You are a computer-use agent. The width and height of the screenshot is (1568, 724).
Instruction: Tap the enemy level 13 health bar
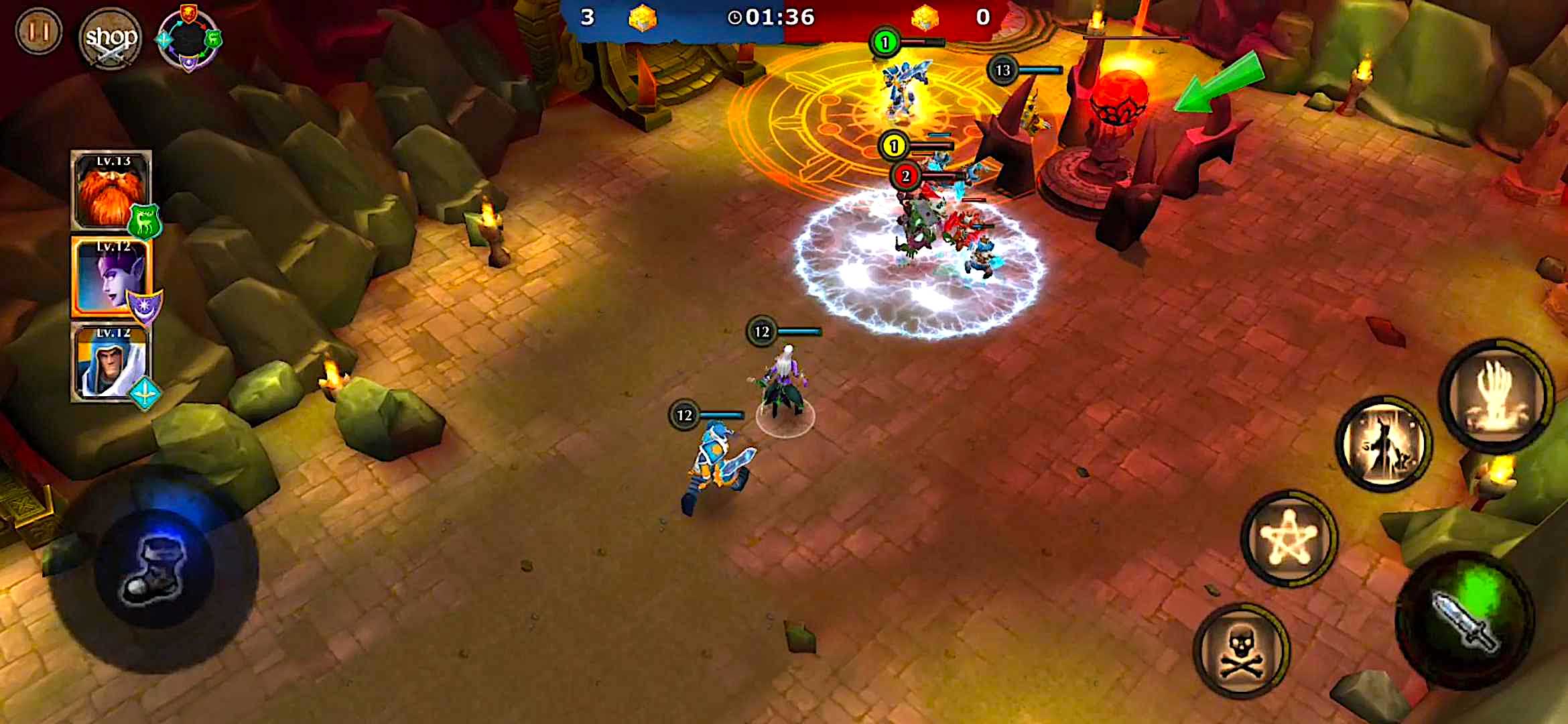click(1032, 69)
